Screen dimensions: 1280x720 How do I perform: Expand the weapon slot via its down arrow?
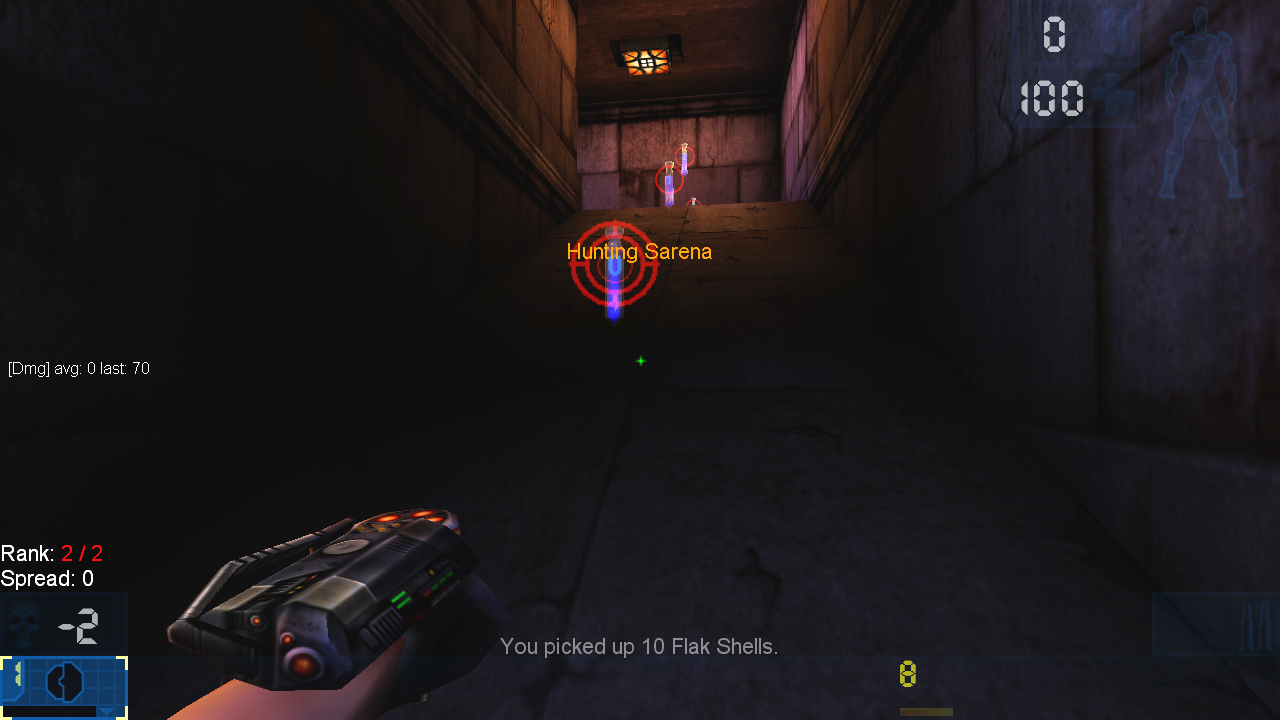pyautogui.click(x=106, y=713)
